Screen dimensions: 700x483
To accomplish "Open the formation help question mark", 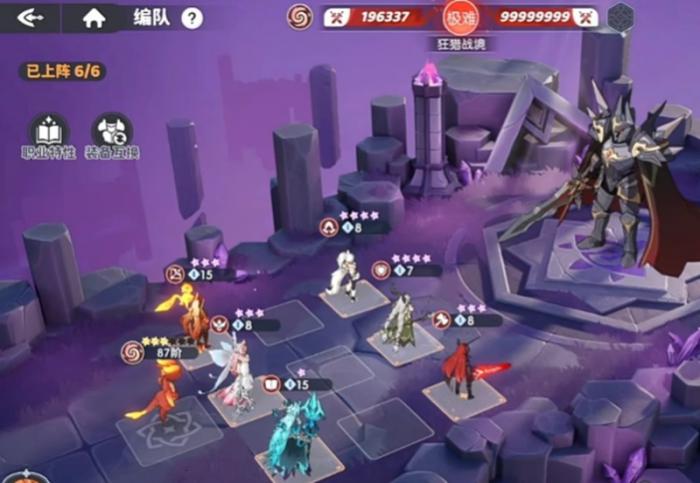I will [x=191, y=17].
